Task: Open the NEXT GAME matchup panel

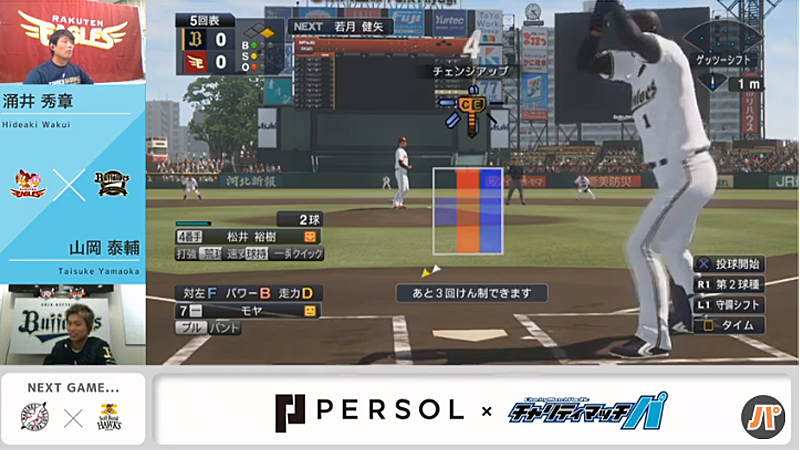Action: point(72,409)
